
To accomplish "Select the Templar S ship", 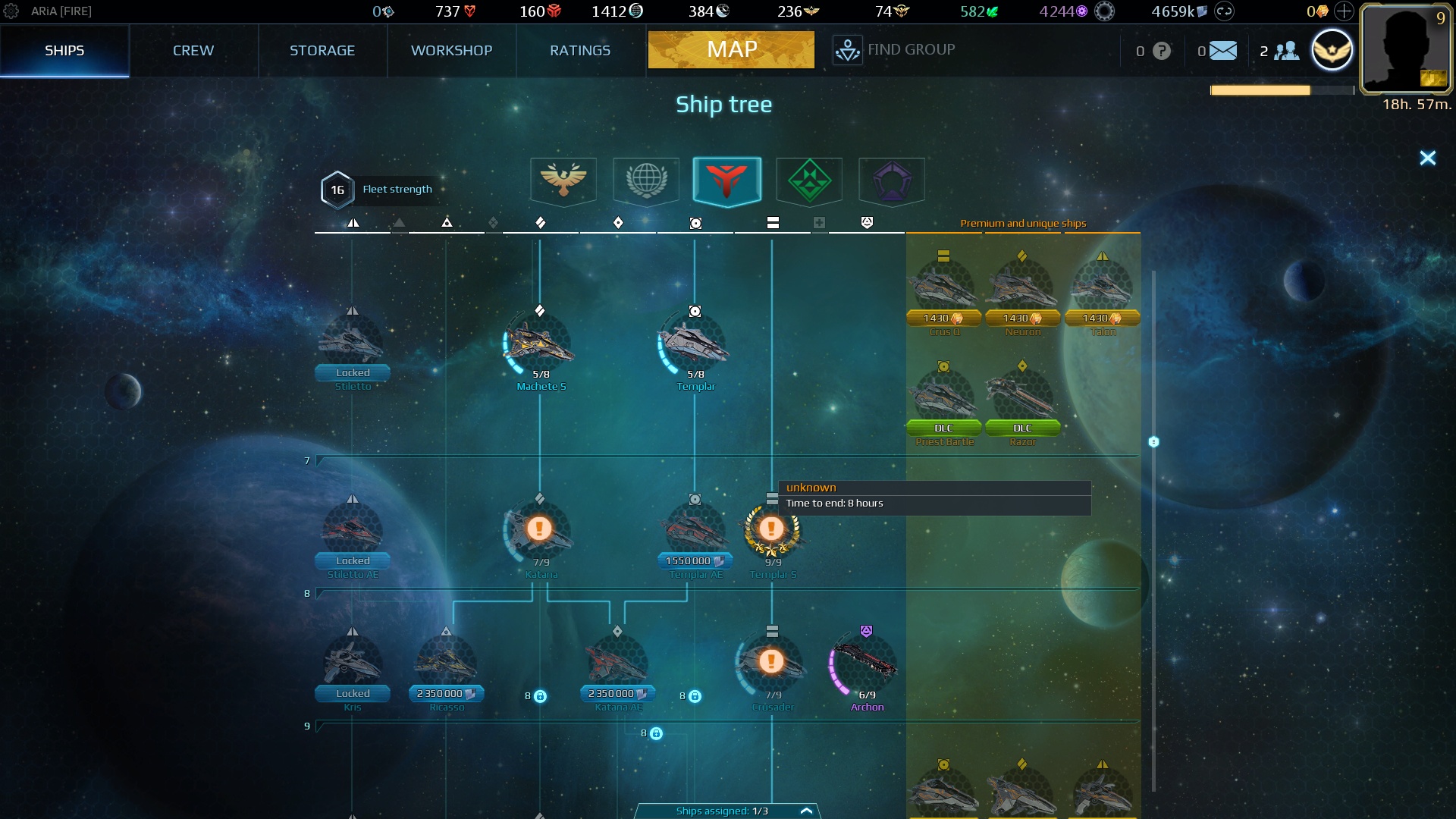I will (x=773, y=529).
